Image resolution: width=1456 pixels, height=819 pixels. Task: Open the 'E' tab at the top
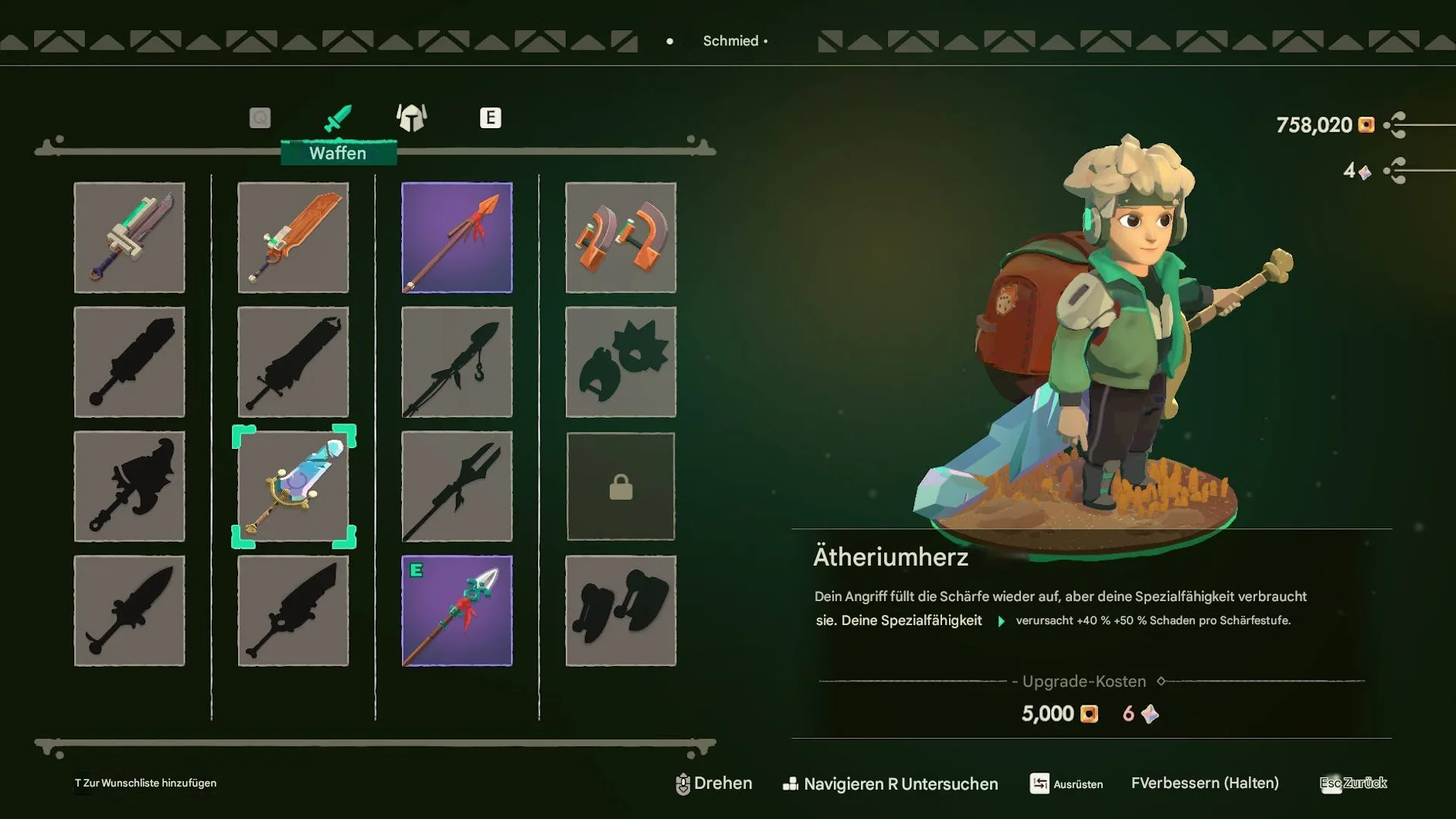point(490,117)
